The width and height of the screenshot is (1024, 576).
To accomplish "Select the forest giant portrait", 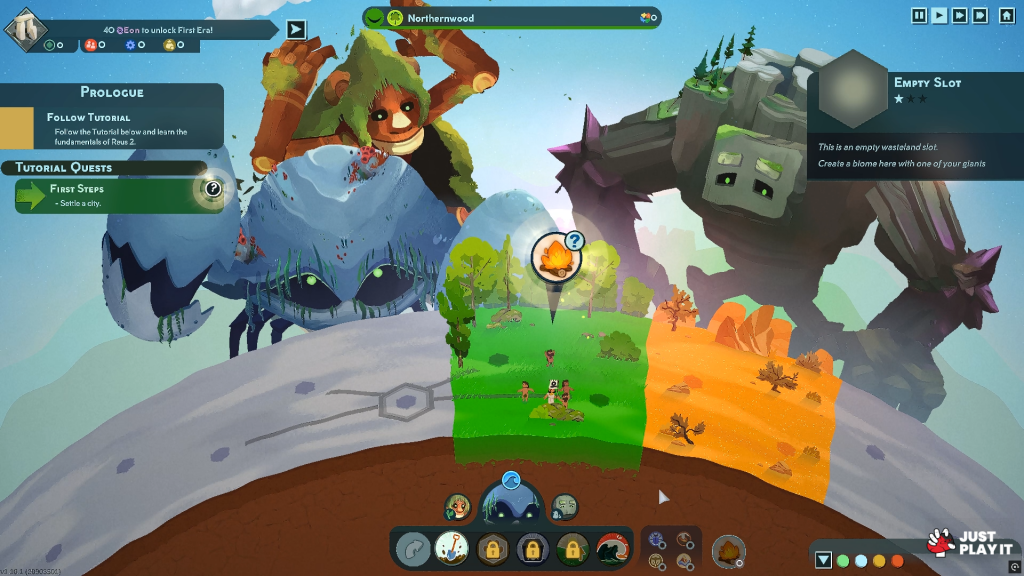I will pyautogui.click(x=458, y=507).
